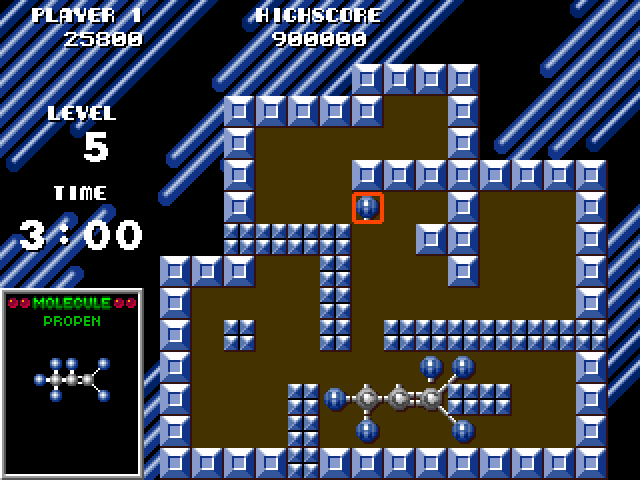Select the hydrogen atom inside the red cursor
The width and height of the screenshot is (640, 480).
tap(368, 208)
